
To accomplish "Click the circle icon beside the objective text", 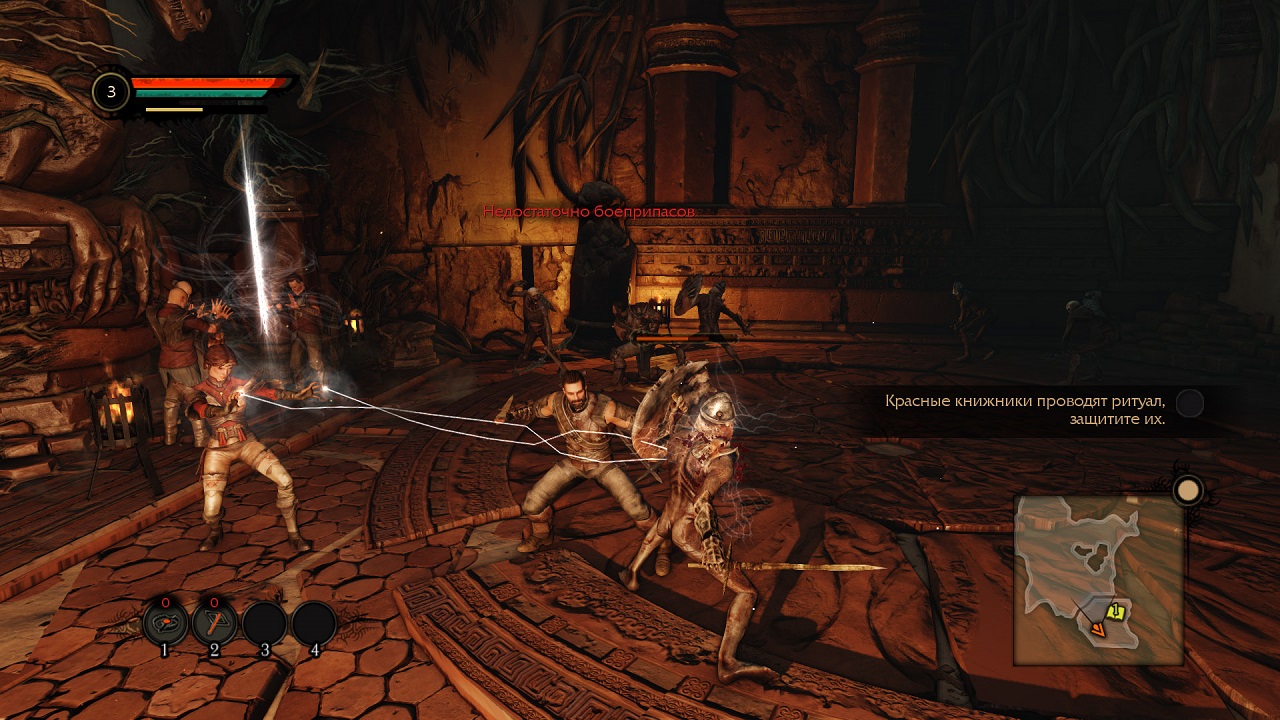I will [x=1189, y=403].
